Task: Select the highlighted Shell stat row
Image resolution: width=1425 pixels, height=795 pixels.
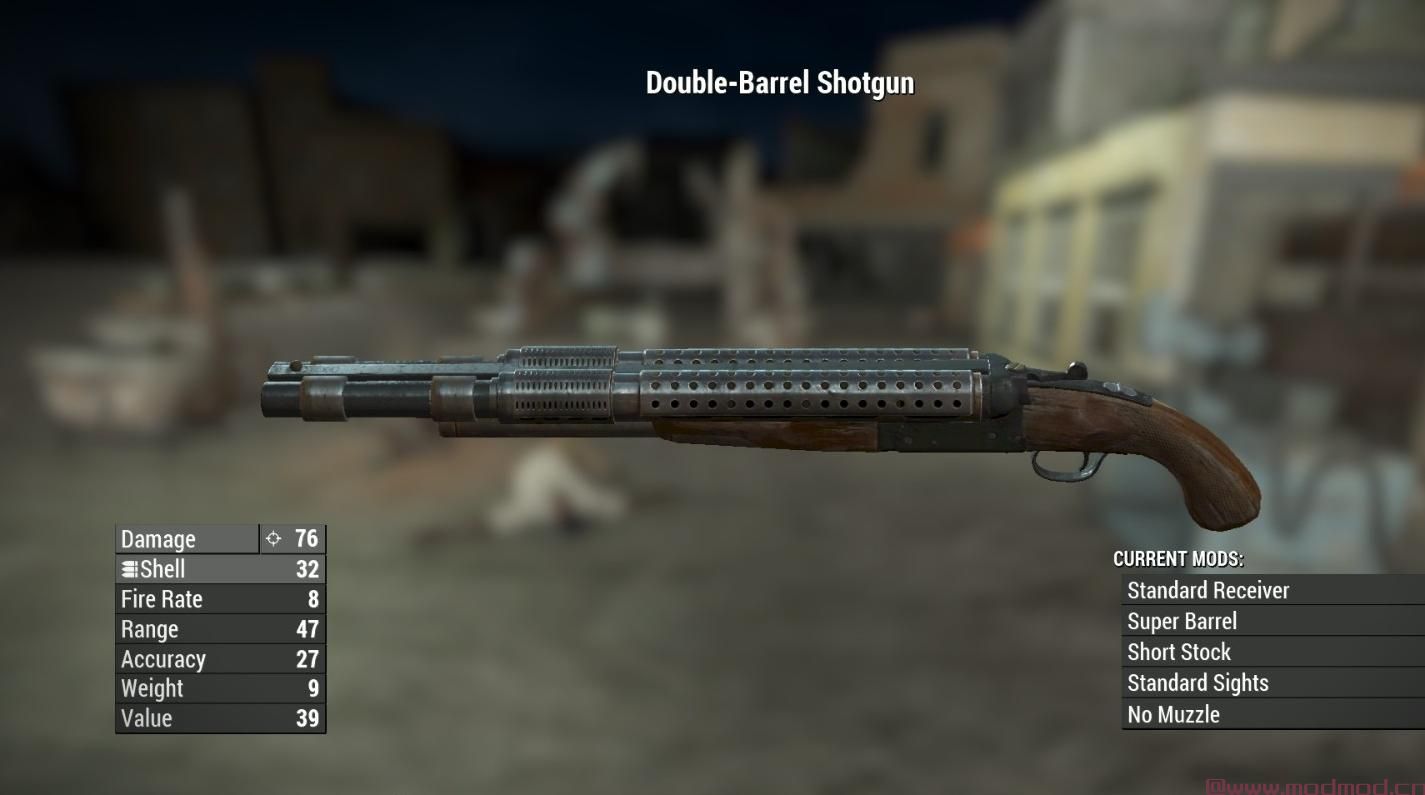Action: (x=220, y=569)
